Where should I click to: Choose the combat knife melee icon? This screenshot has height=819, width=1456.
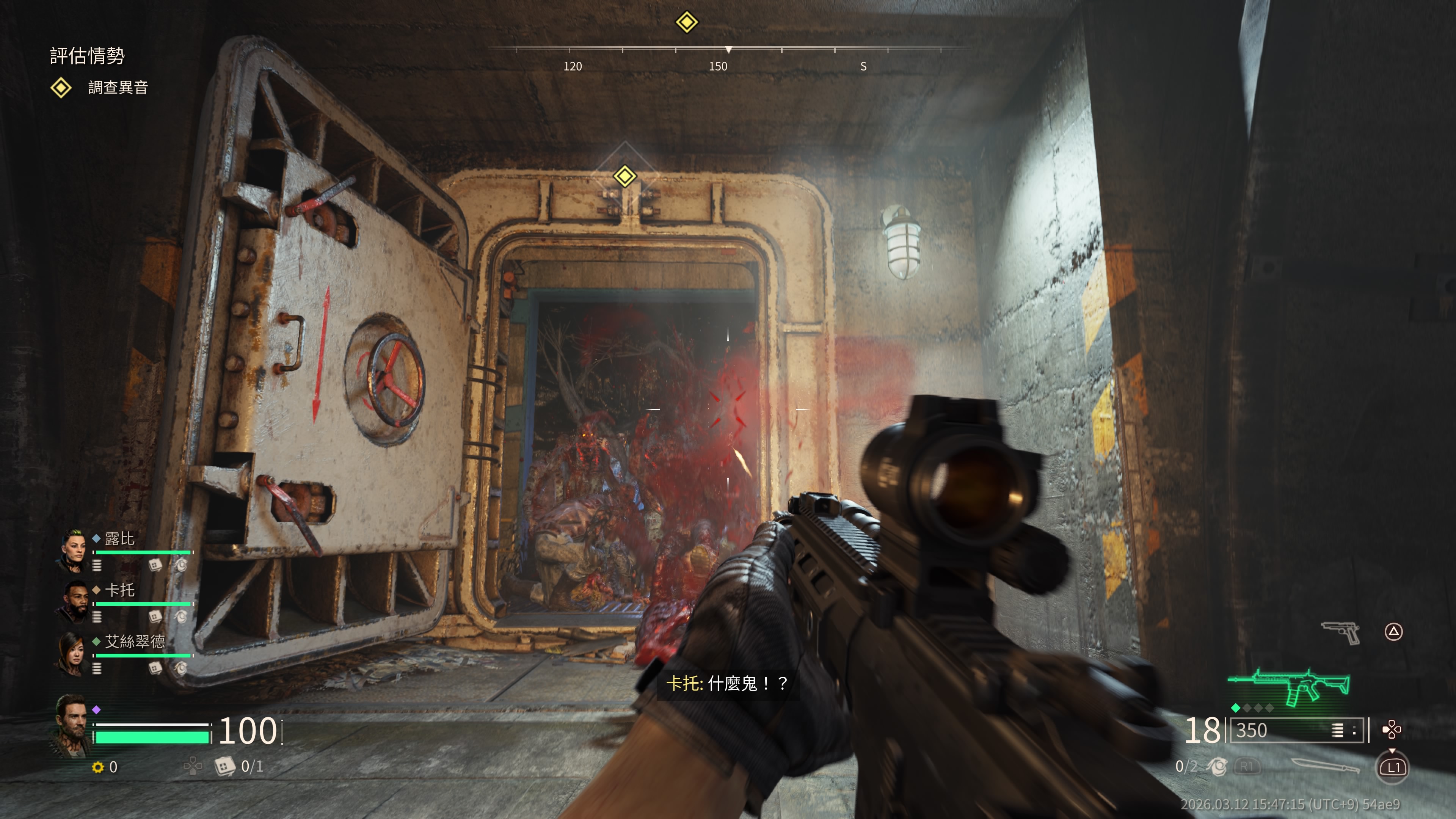click(1325, 766)
